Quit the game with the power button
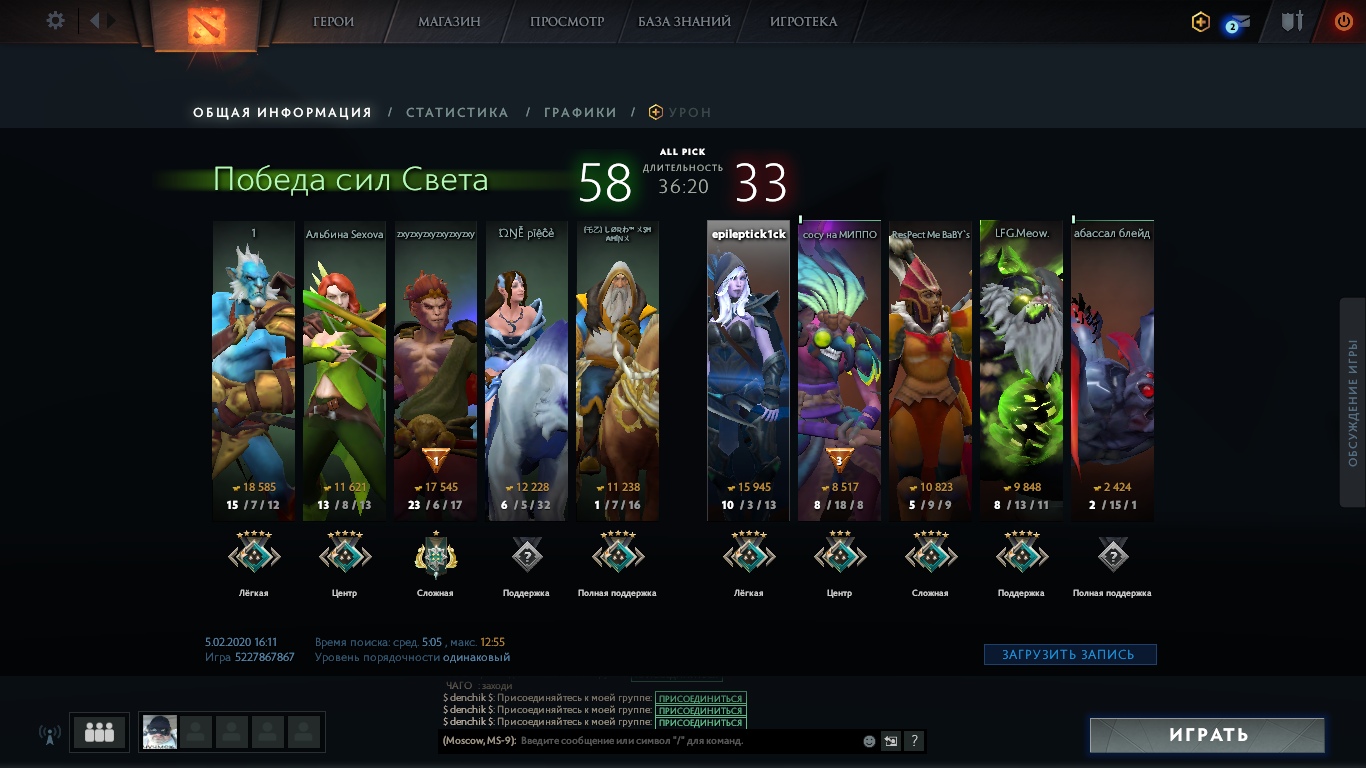1366x768 pixels. coord(1344,21)
